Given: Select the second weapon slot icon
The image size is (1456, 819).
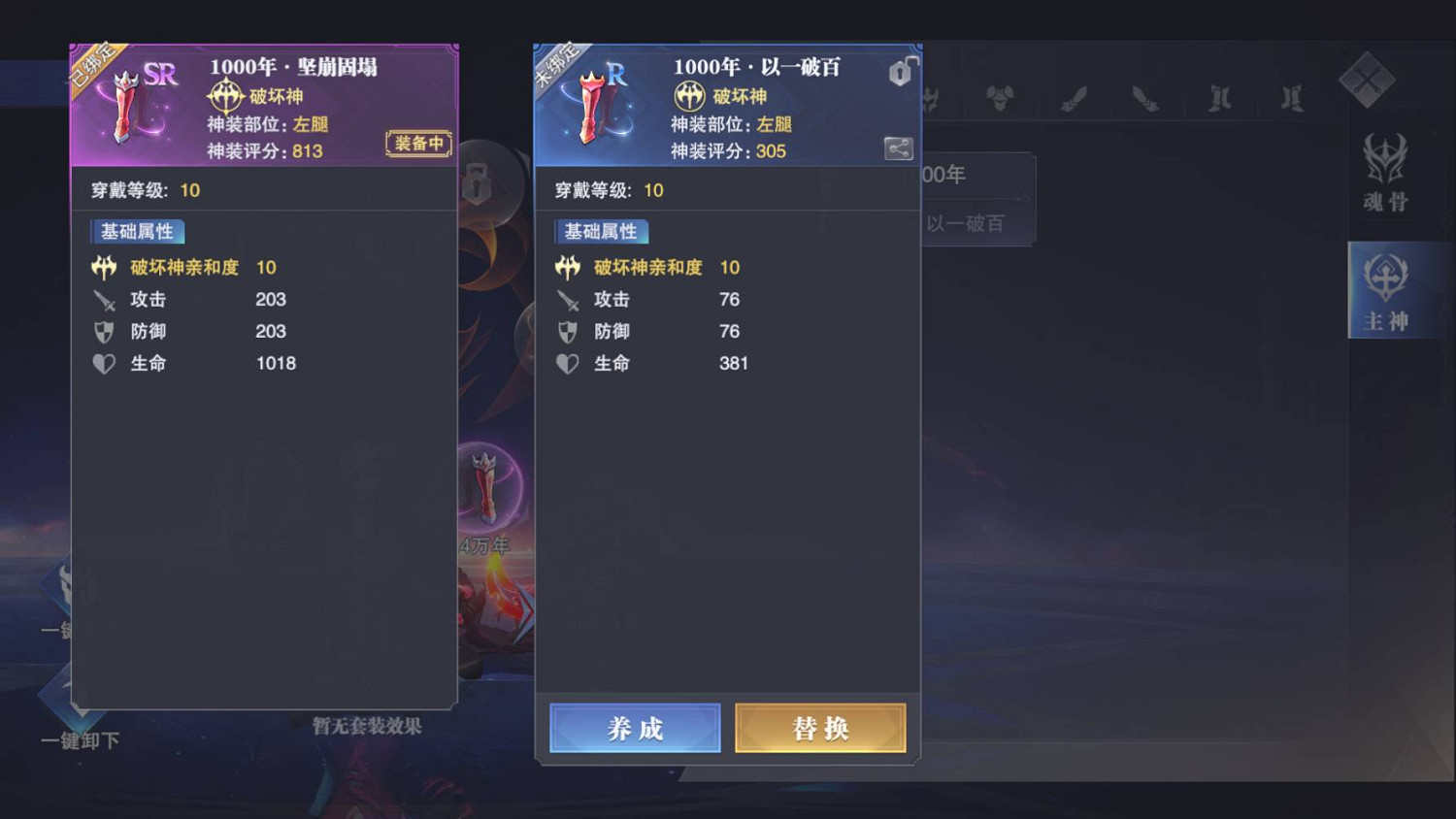Looking at the screenshot, I should [x=1144, y=98].
